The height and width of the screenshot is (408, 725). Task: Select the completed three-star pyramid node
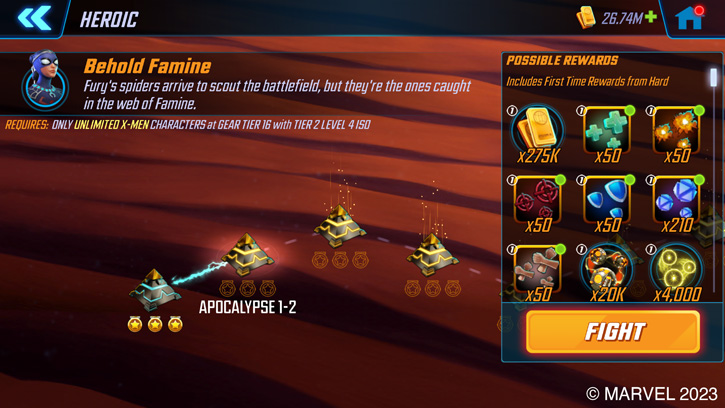pos(154,290)
